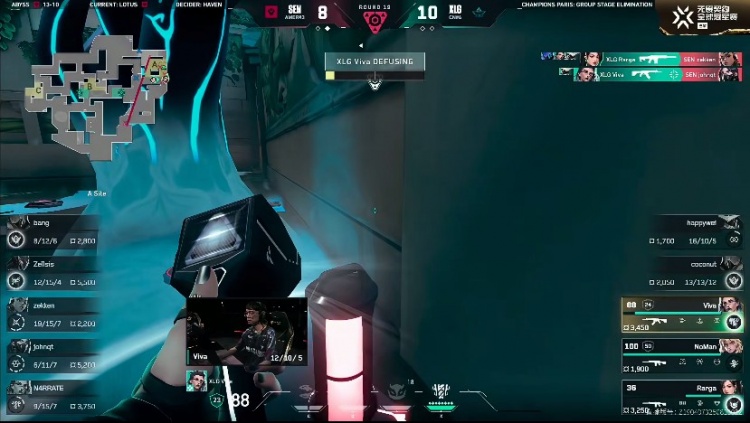Image resolution: width=750 pixels, height=423 pixels.
Task: Open Viva's player webcam thumbnail
Action: 246,331
